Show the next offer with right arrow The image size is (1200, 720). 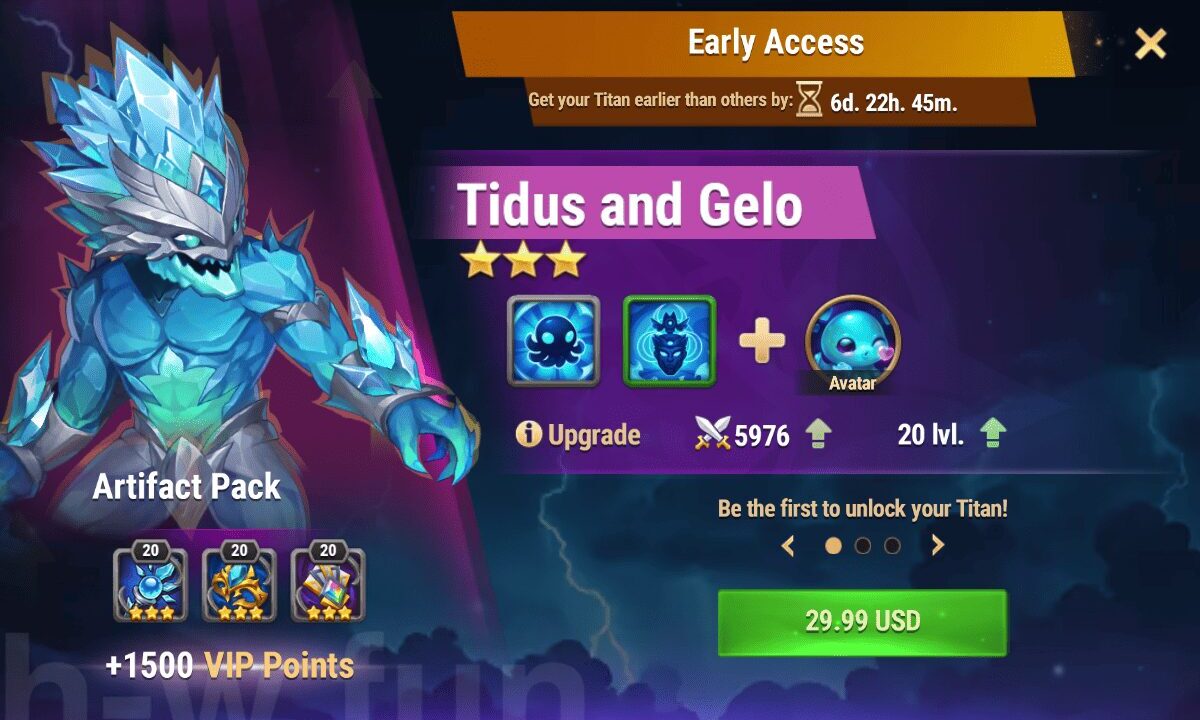(x=938, y=545)
